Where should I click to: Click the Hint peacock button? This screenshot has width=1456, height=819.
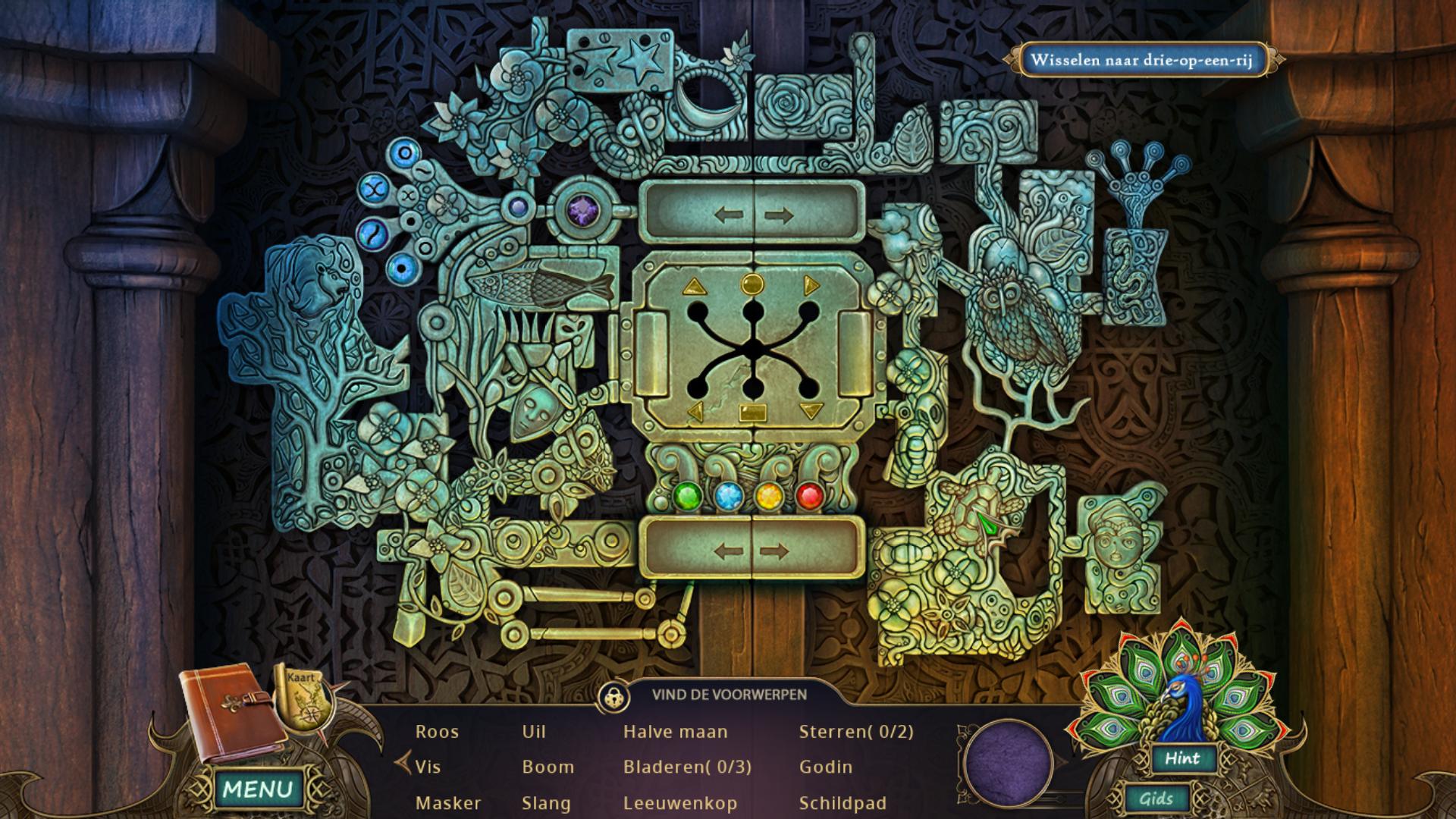(1181, 758)
